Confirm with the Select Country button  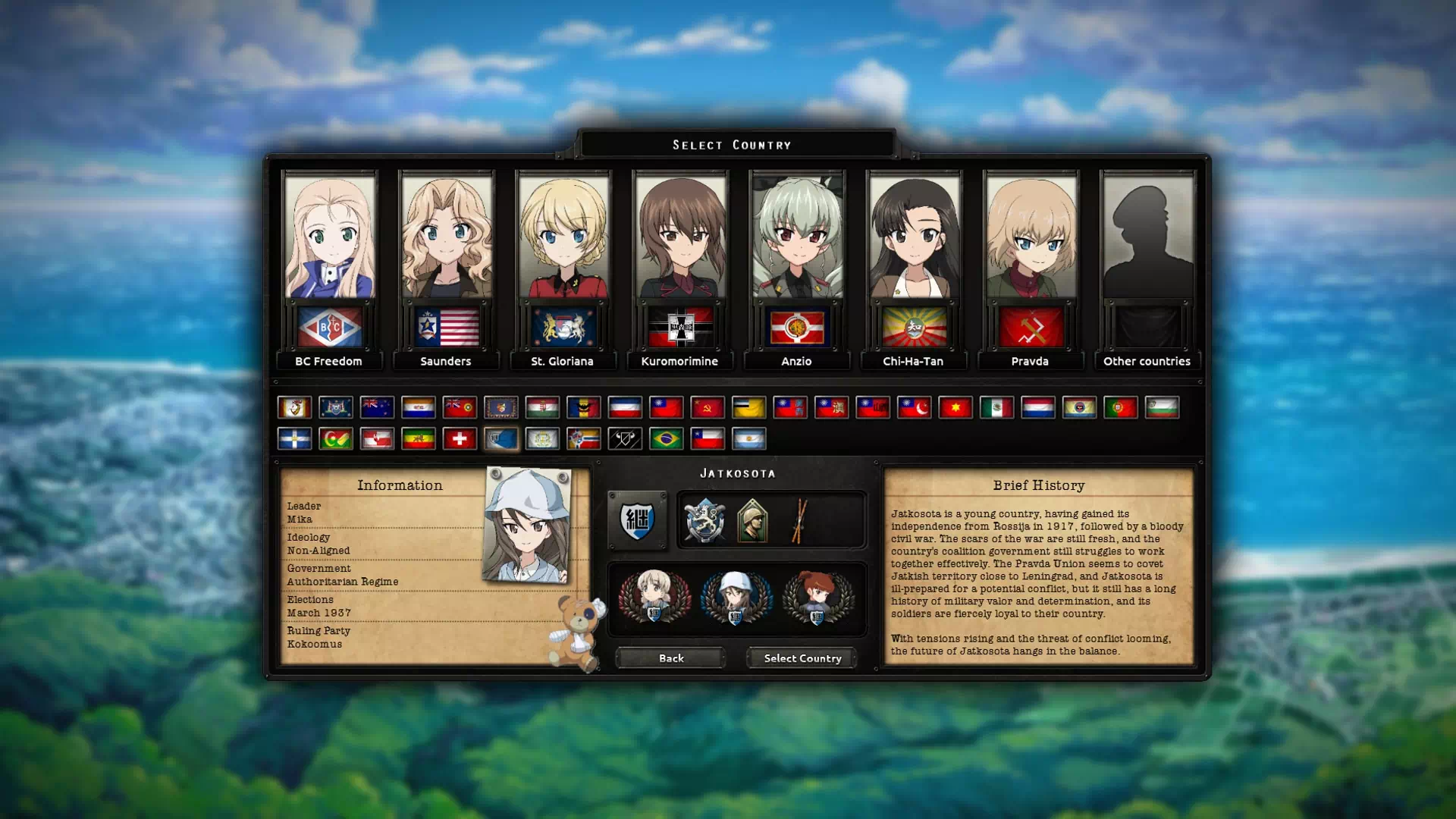[x=802, y=658]
